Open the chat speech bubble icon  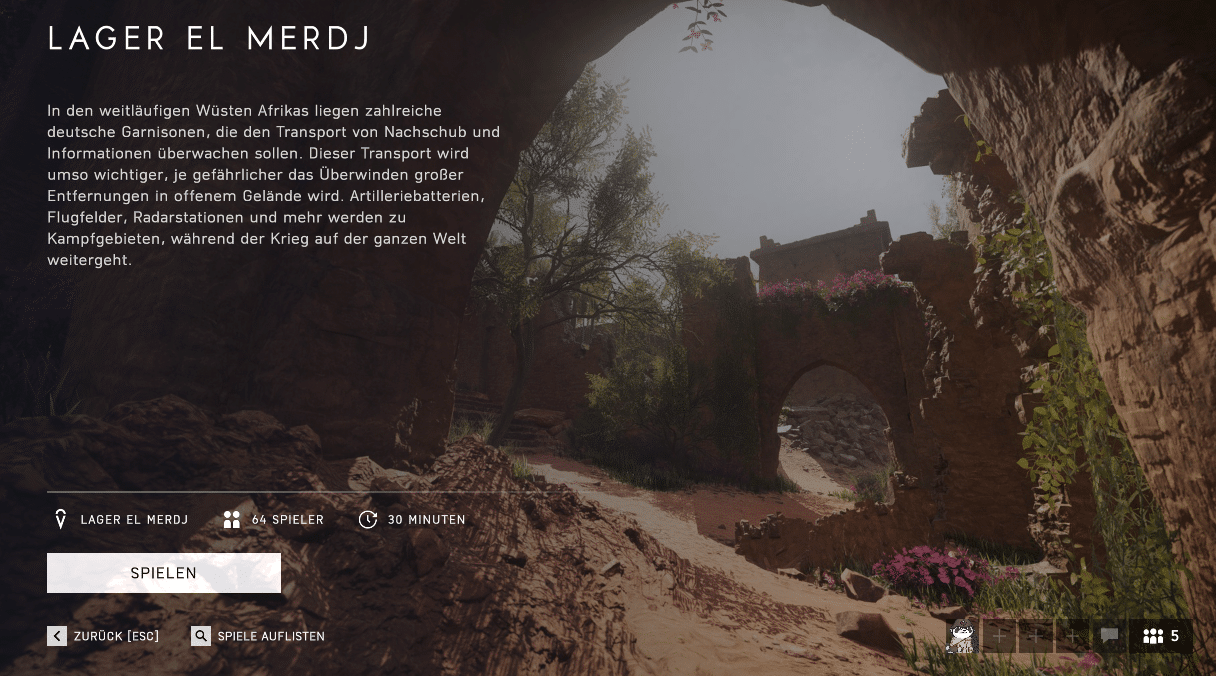(x=1109, y=636)
